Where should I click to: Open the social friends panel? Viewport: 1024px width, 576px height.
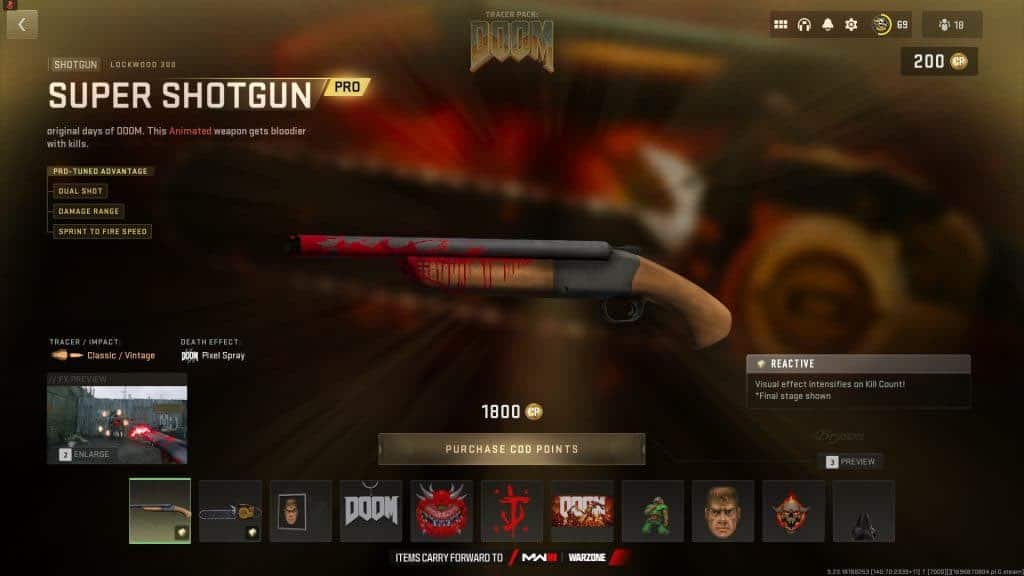[951, 25]
